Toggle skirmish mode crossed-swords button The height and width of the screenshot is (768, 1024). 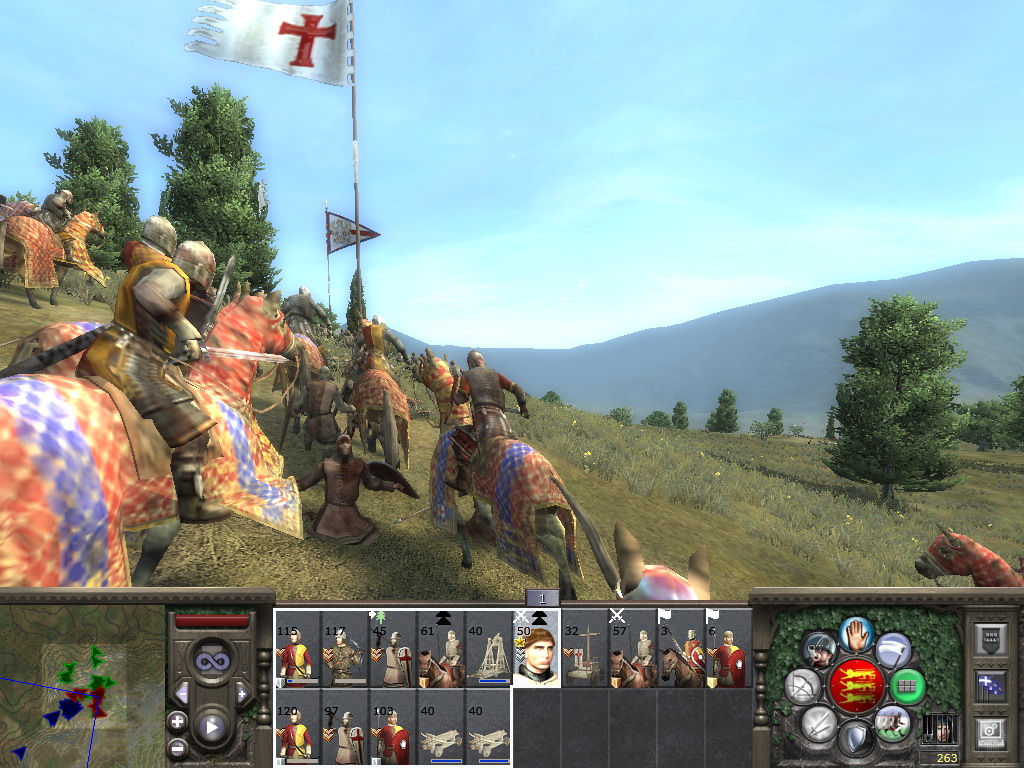(x=818, y=722)
